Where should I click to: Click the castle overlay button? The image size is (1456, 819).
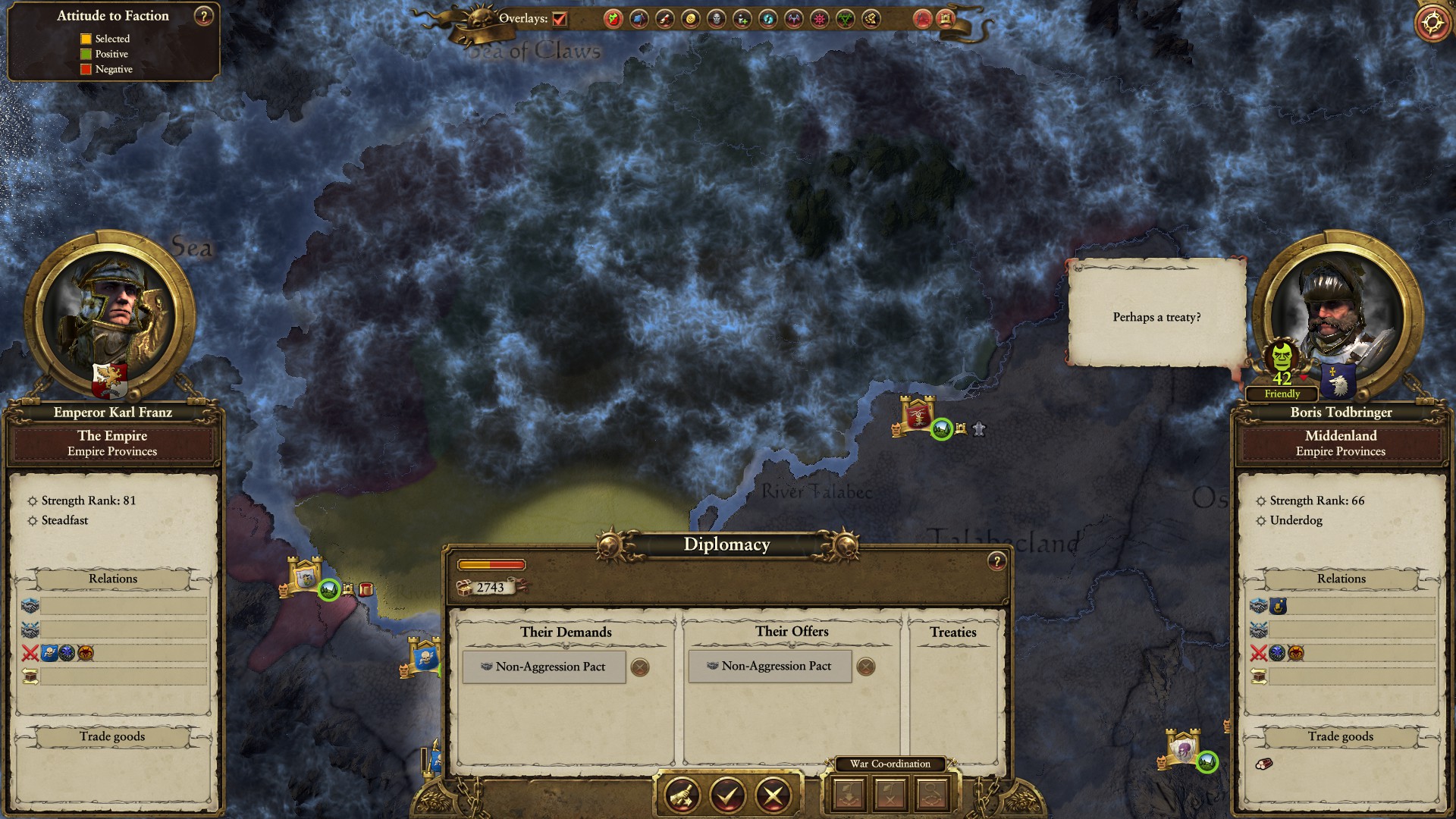coord(946,19)
